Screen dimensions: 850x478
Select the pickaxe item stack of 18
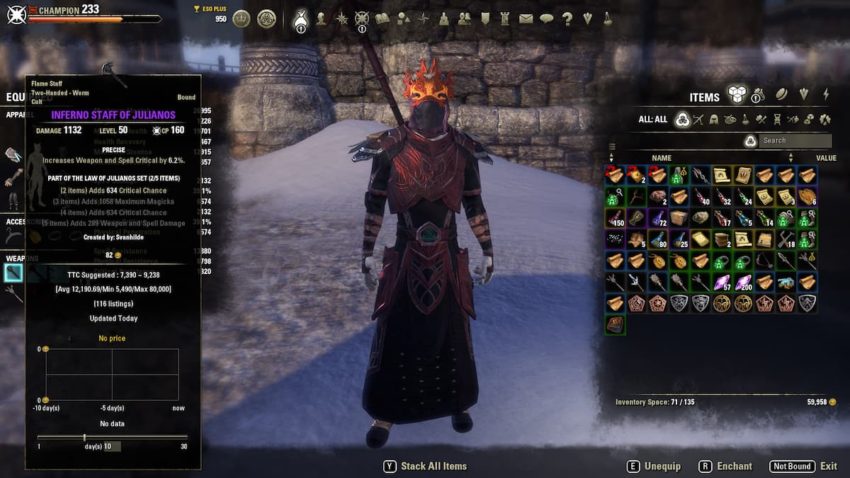(787, 240)
